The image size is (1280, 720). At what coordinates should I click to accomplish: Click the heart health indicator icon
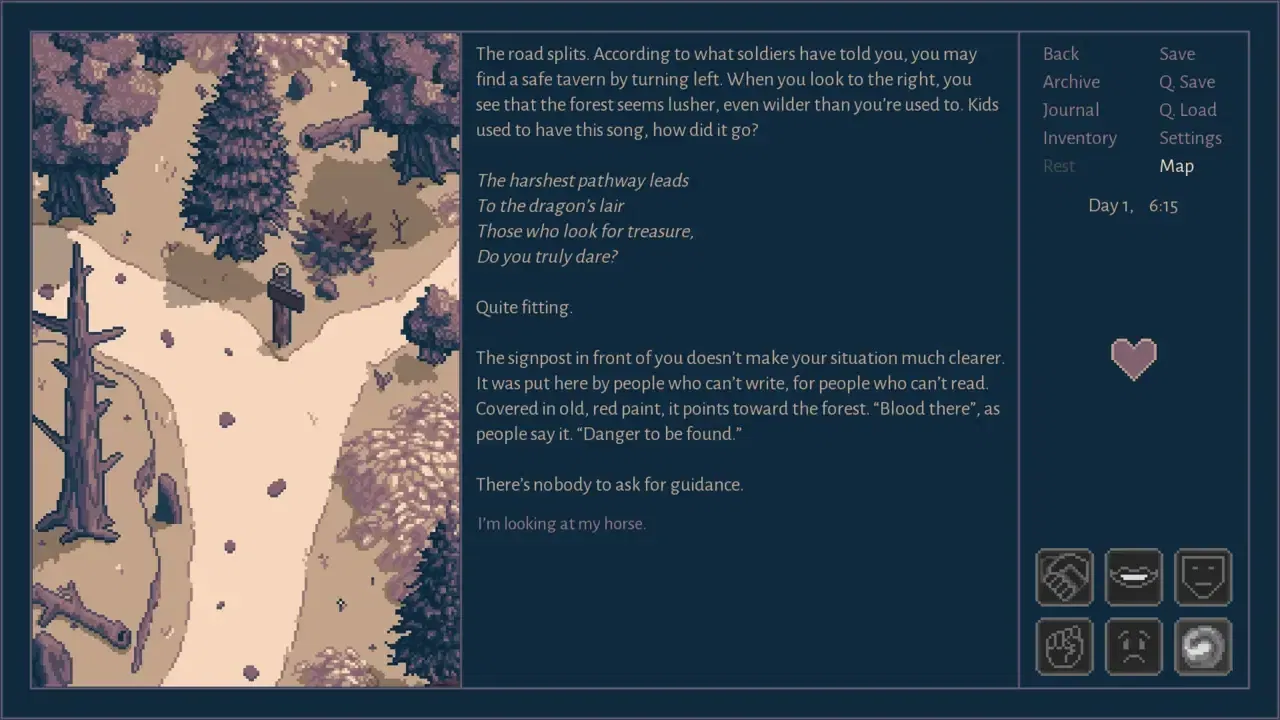coord(1134,359)
